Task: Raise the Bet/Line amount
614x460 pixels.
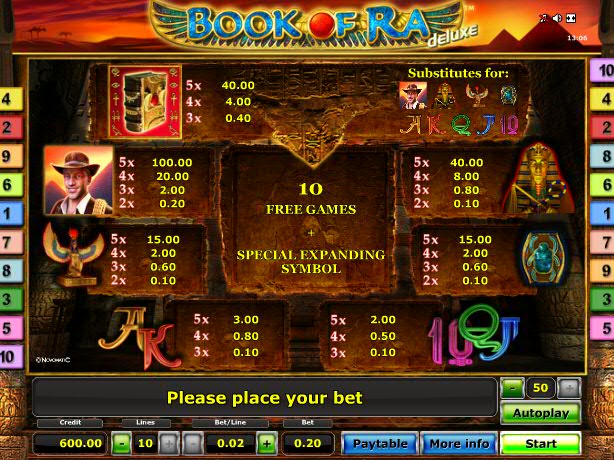Action: click(266, 443)
